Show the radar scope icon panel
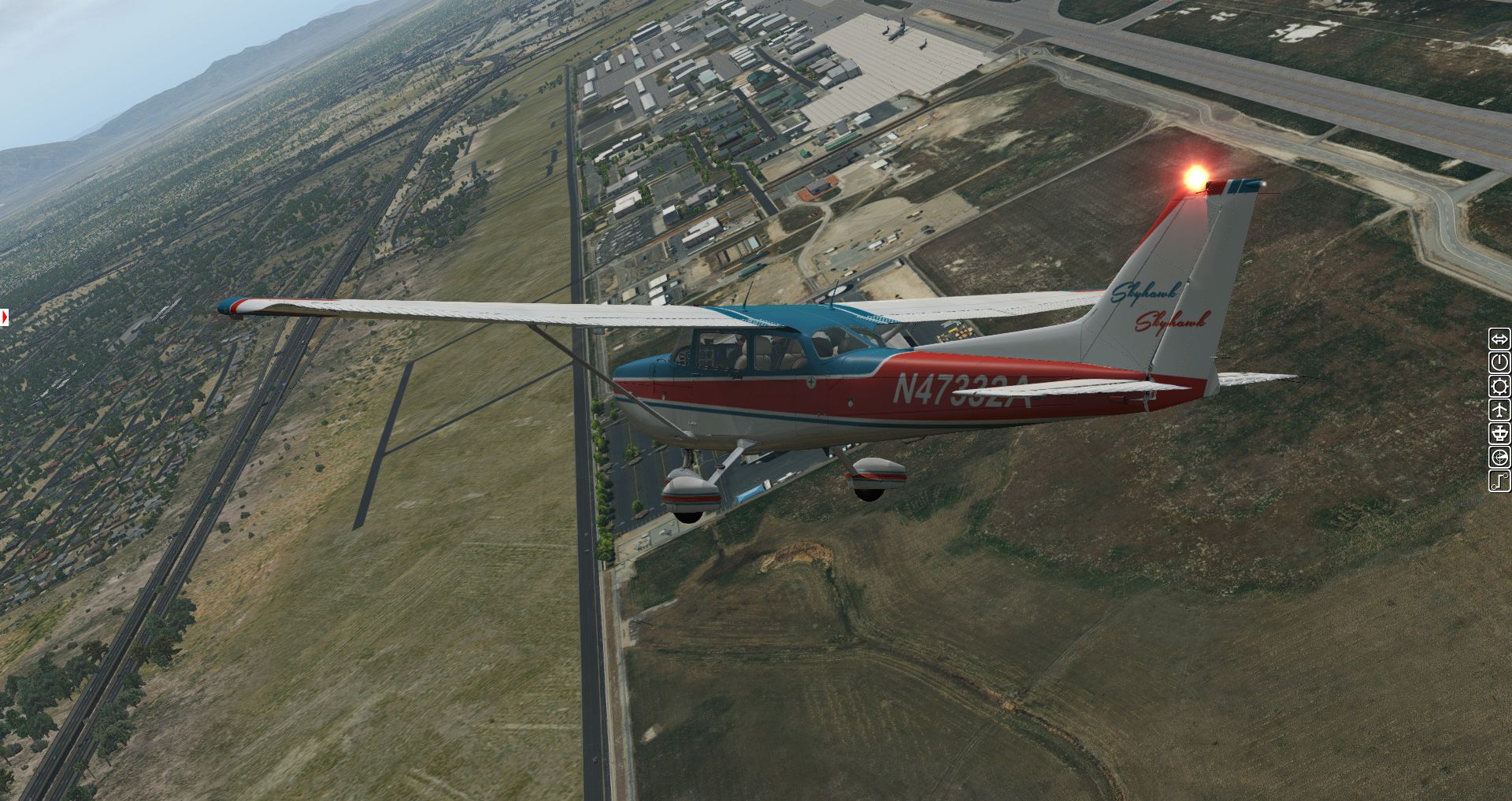This screenshot has width=1512, height=801. pos(1499,457)
